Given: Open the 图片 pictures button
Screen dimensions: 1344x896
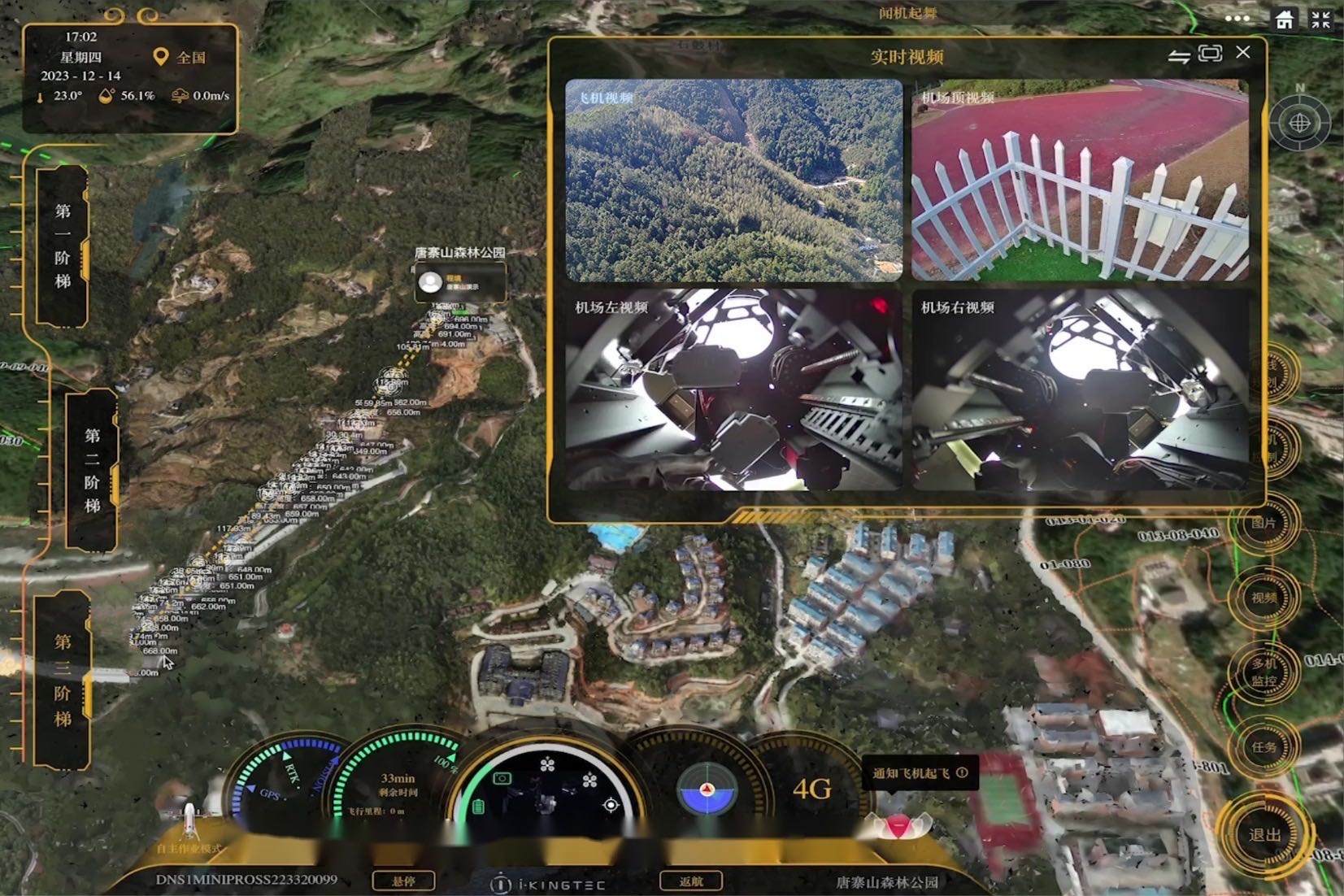Looking at the screenshot, I should (1264, 523).
